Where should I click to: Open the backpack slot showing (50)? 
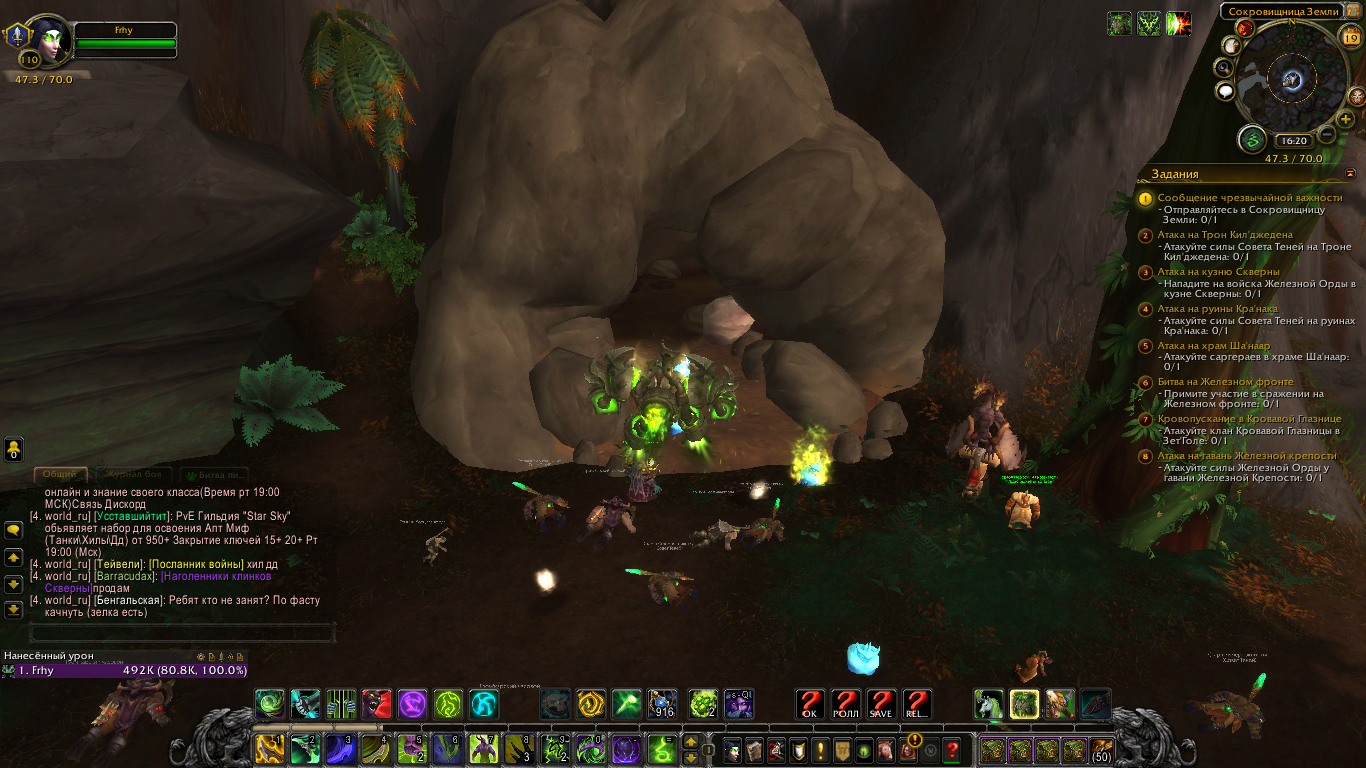1101,749
